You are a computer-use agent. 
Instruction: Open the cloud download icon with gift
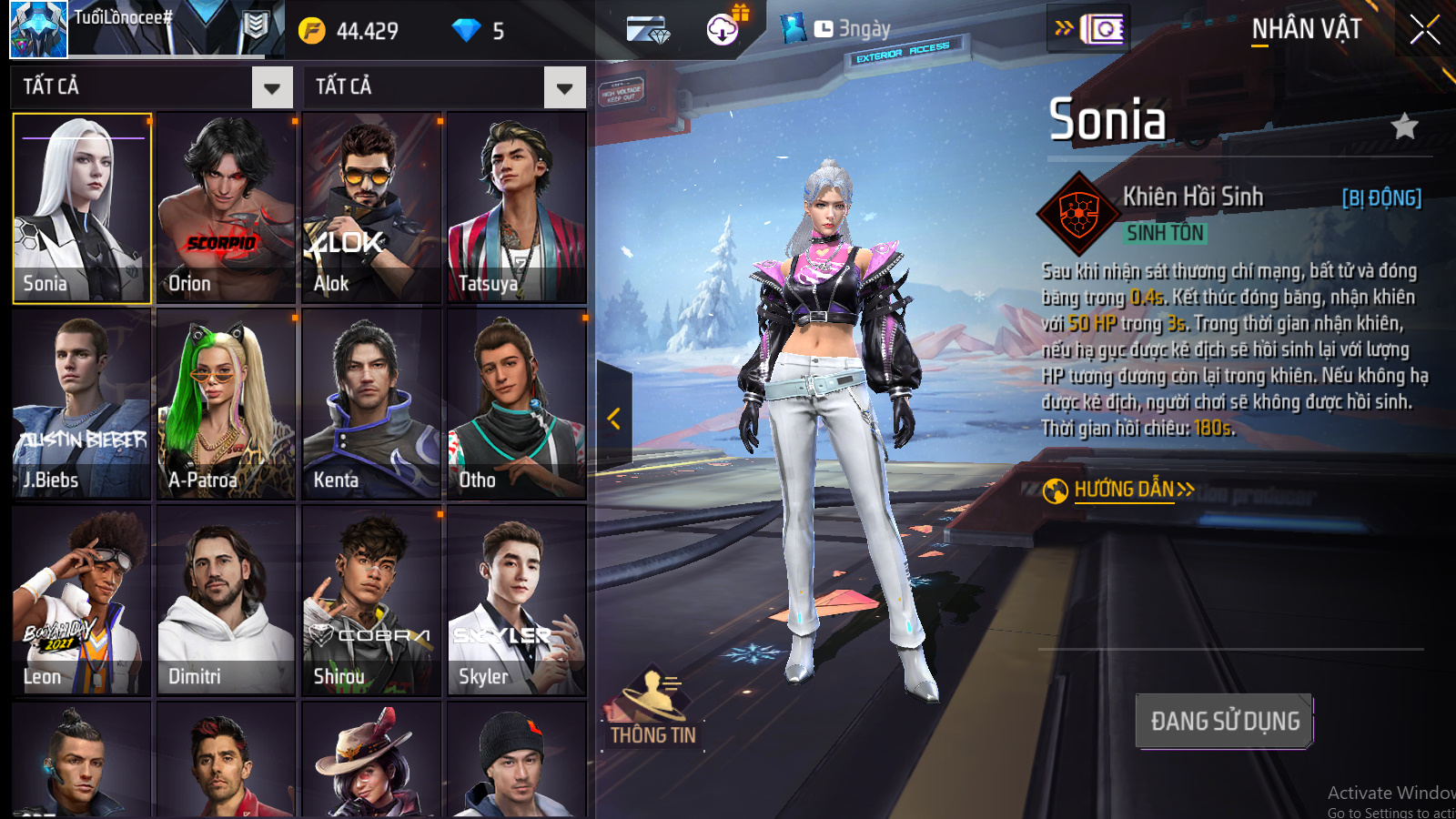(723, 29)
